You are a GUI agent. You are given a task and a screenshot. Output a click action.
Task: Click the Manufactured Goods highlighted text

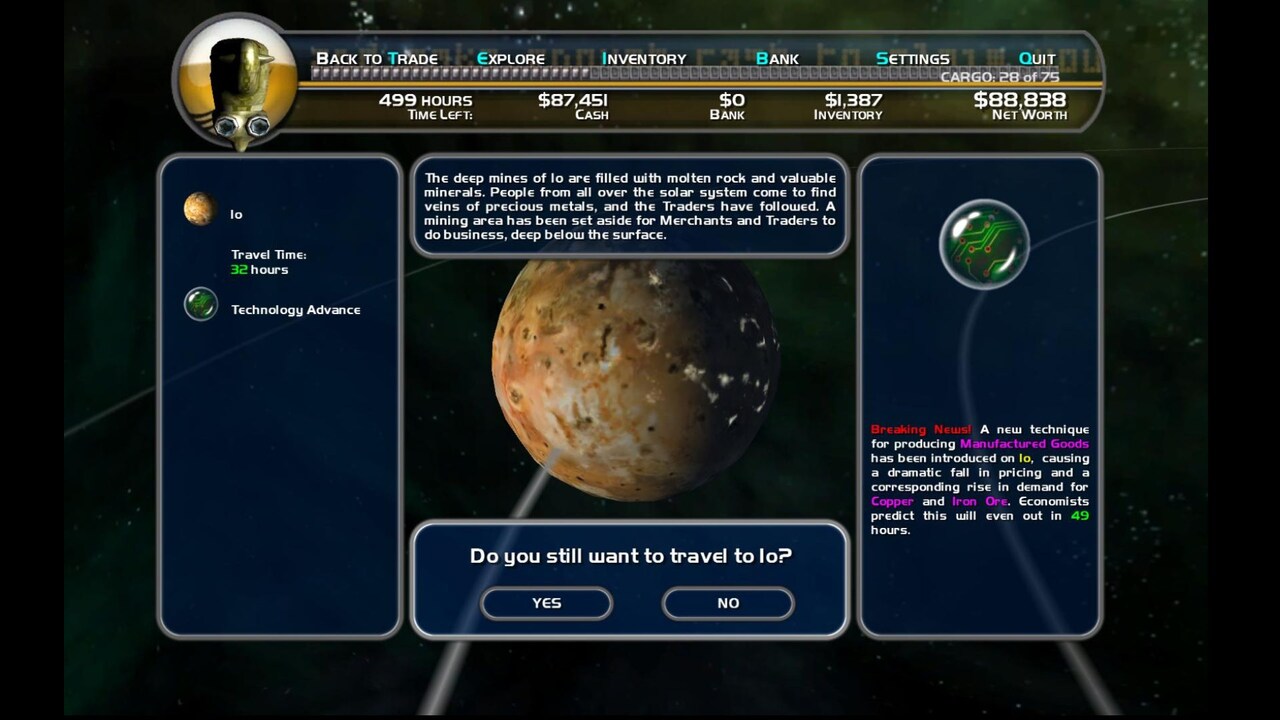click(x=1023, y=443)
